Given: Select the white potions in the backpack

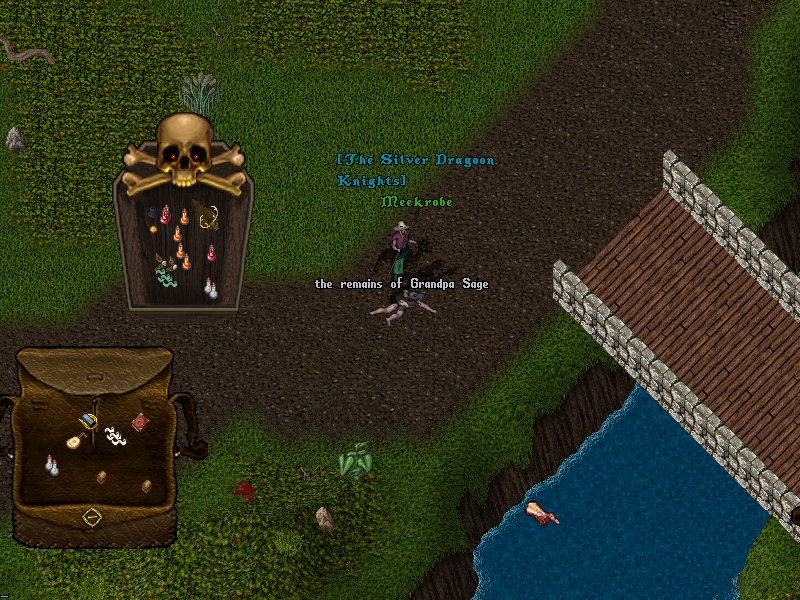Looking at the screenshot, I should pos(50,465).
